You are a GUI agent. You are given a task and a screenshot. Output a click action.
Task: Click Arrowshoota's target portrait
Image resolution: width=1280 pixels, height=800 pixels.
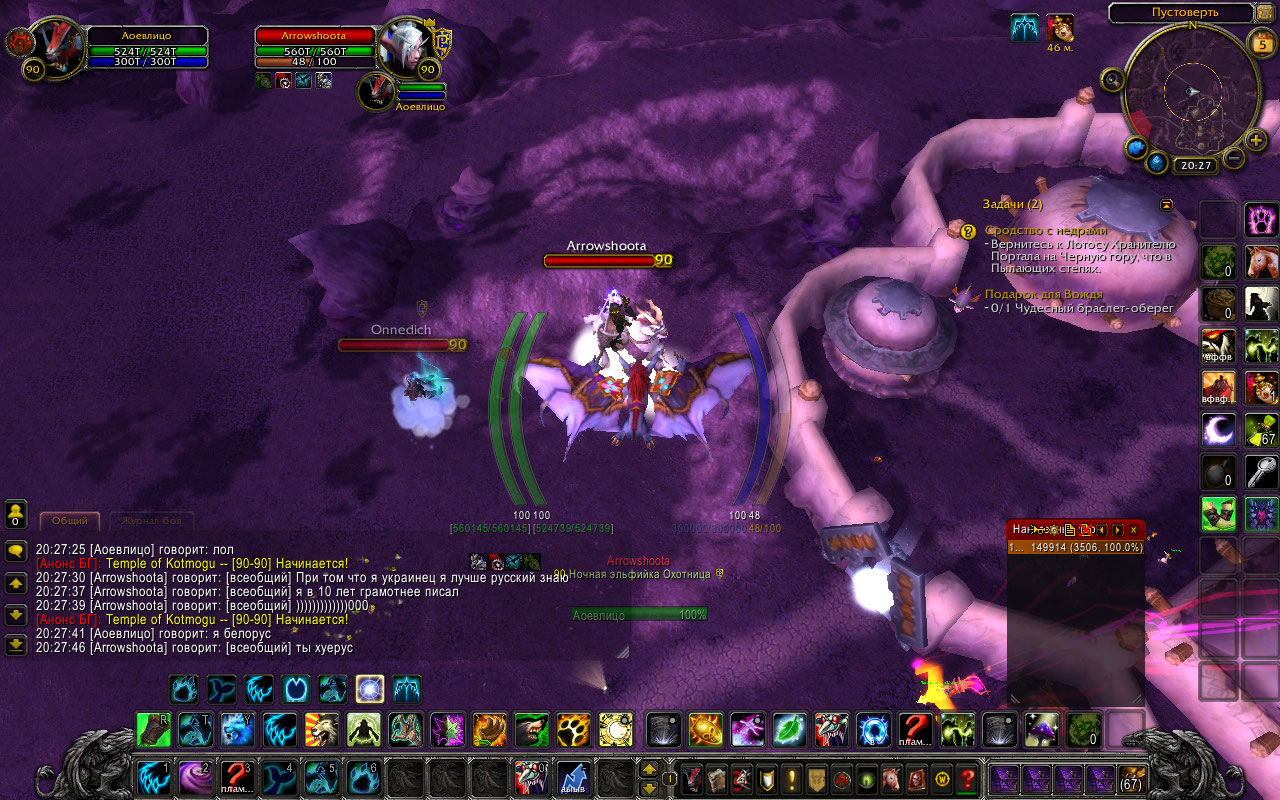(x=406, y=46)
